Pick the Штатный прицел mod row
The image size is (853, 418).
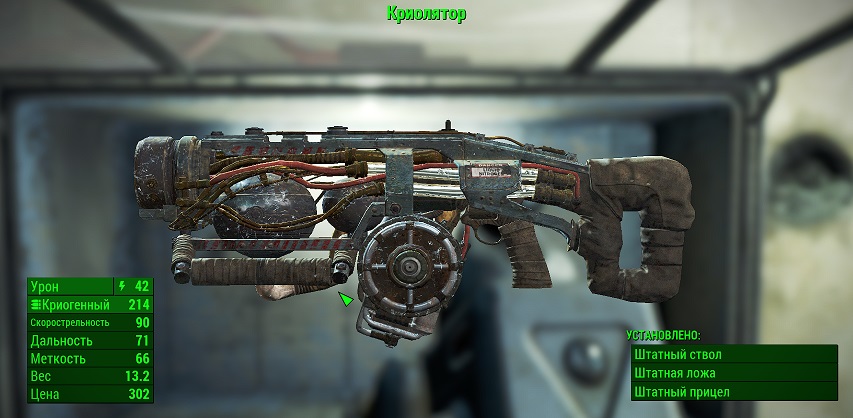point(733,391)
